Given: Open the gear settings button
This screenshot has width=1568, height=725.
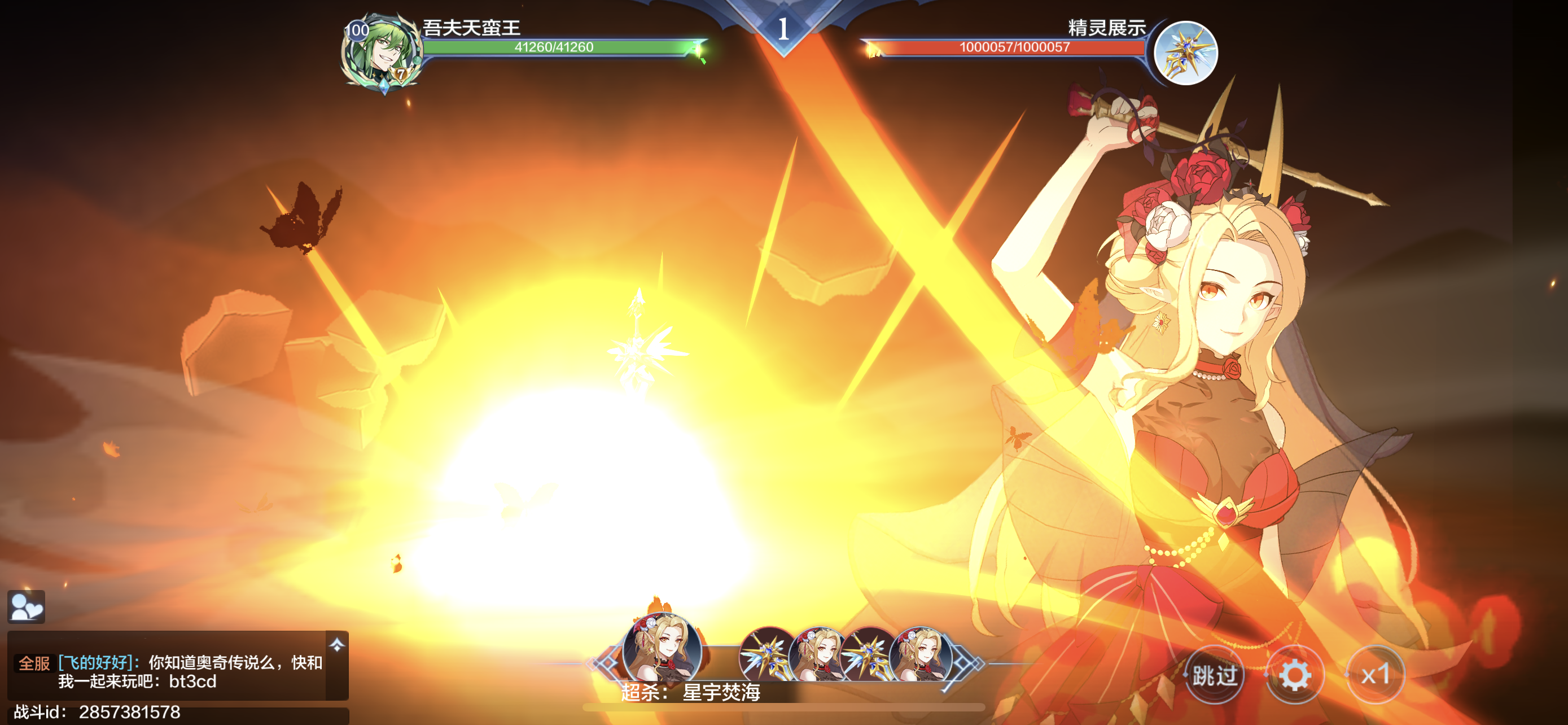Looking at the screenshot, I should pos(1295,675).
